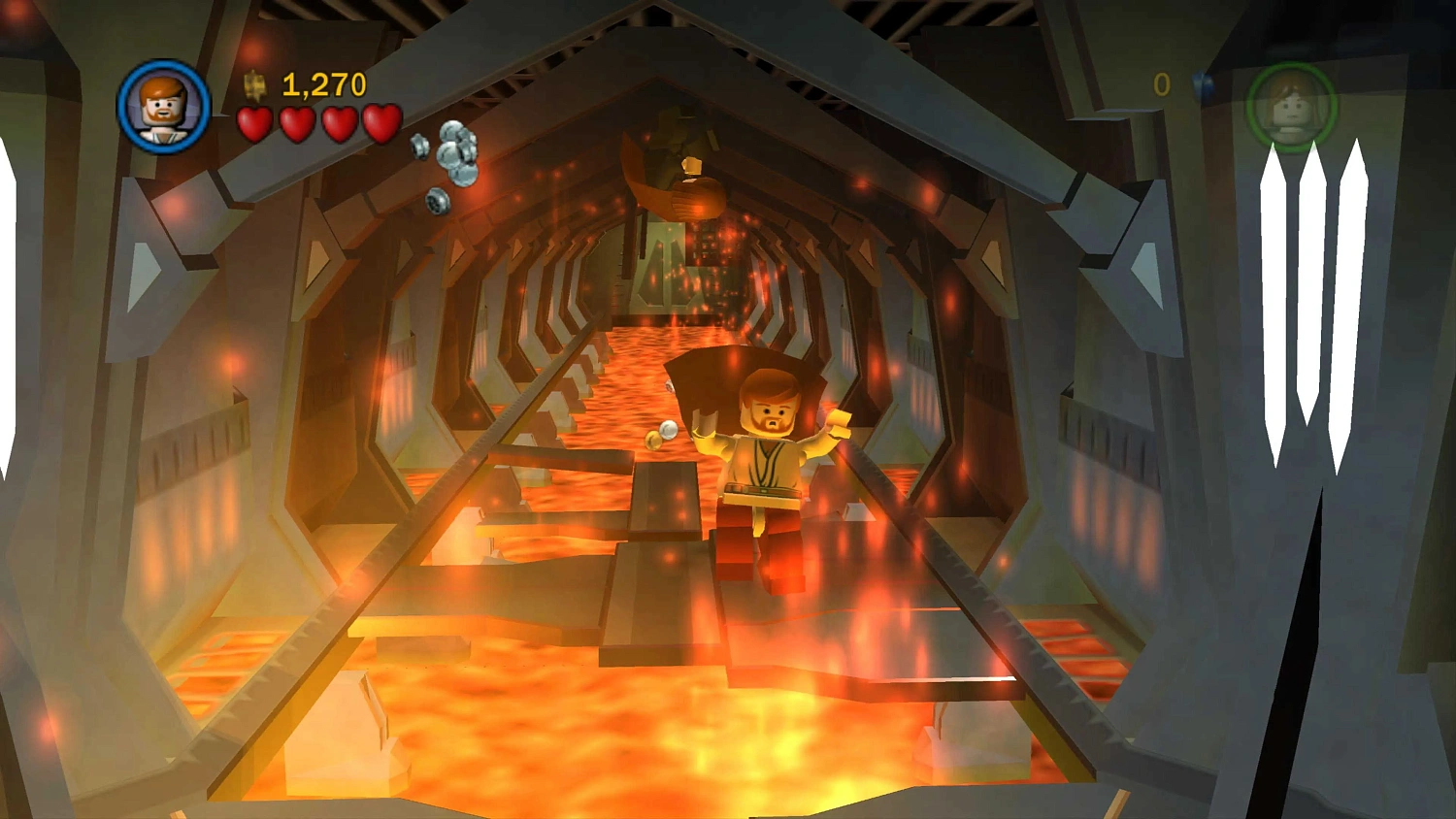Click the row of four hearts as a health meter
This screenshot has height=819, width=1456.
(x=318, y=123)
